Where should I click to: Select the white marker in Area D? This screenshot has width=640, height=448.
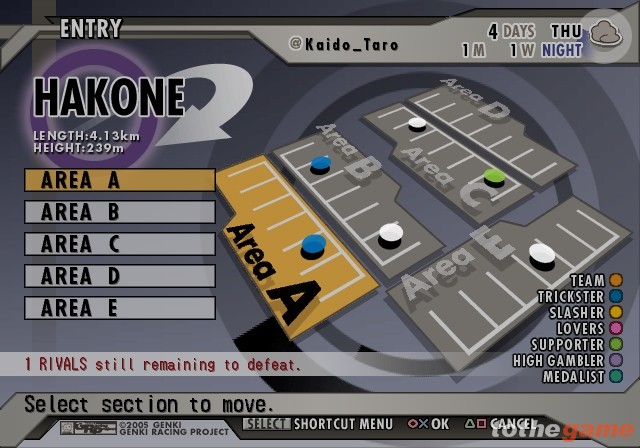[417, 123]
